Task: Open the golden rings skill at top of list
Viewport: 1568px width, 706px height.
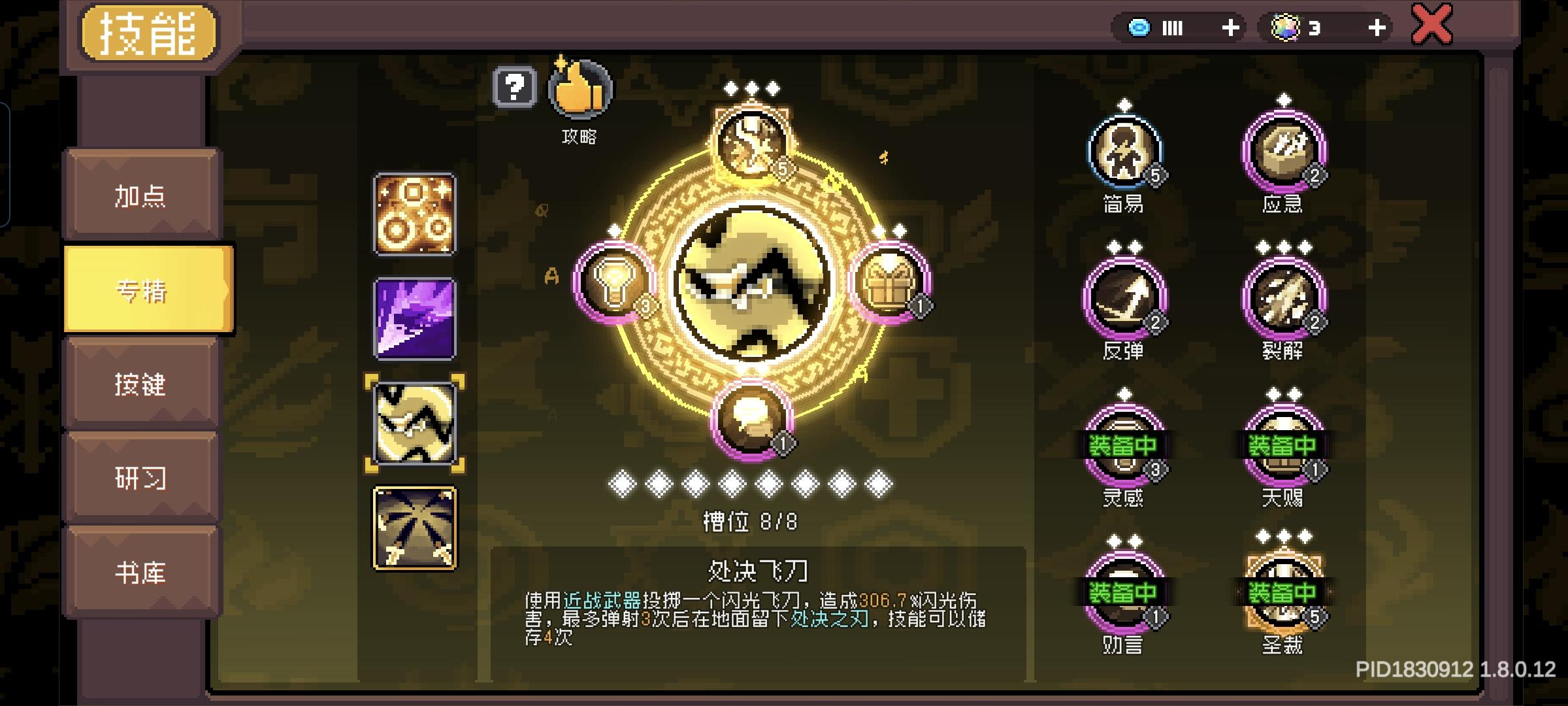Action: click(x=414, y=216)
